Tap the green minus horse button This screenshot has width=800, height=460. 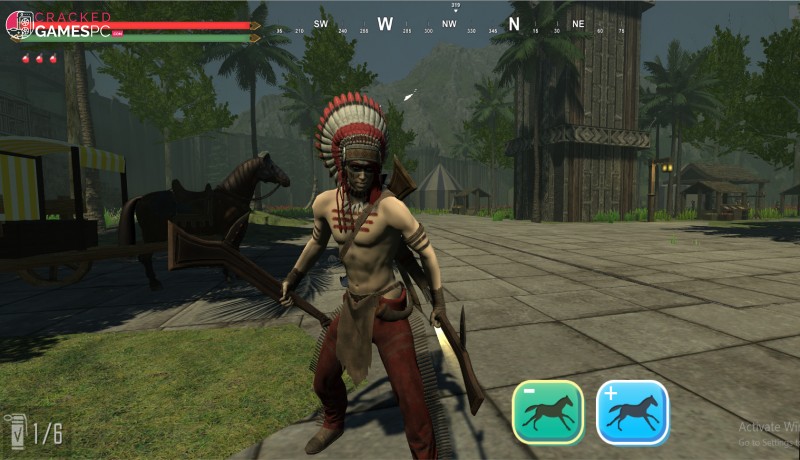click(x=547, y=412)
